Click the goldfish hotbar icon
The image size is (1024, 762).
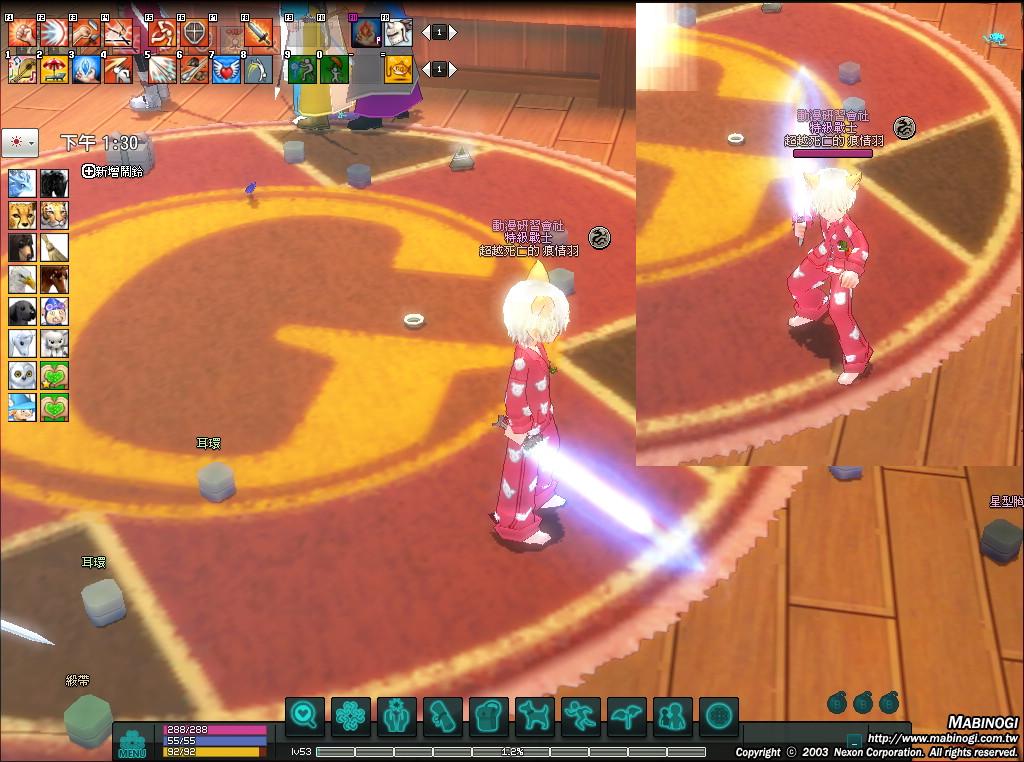[399, 69]
